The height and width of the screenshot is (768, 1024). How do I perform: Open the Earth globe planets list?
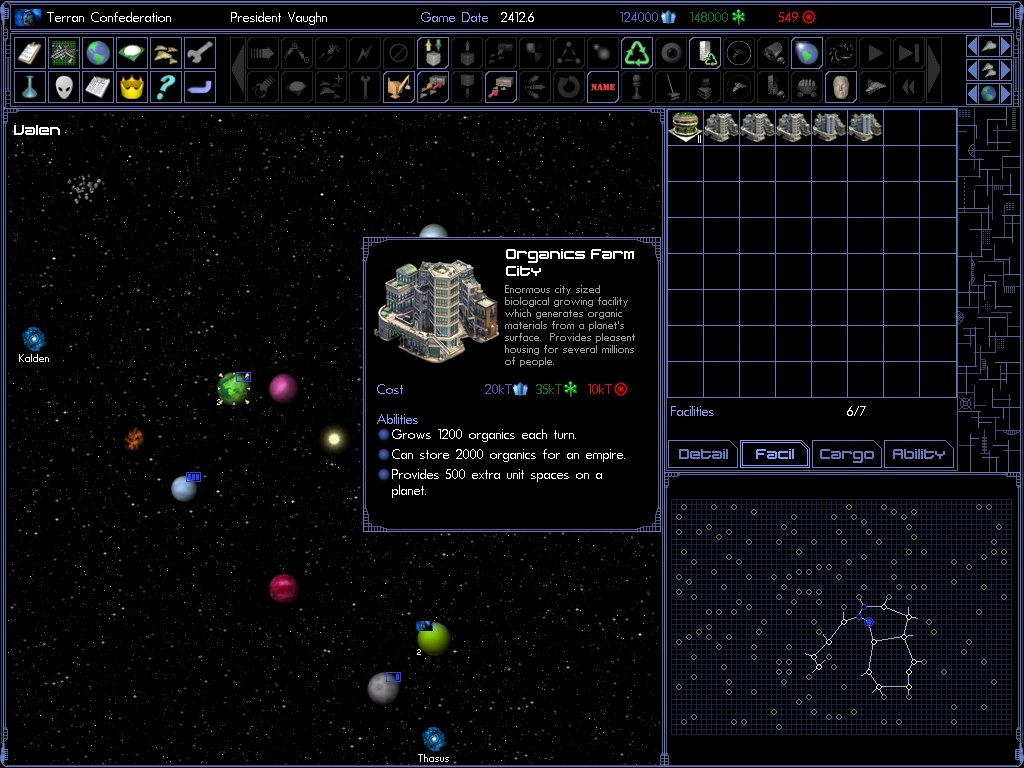pos(98,53)
